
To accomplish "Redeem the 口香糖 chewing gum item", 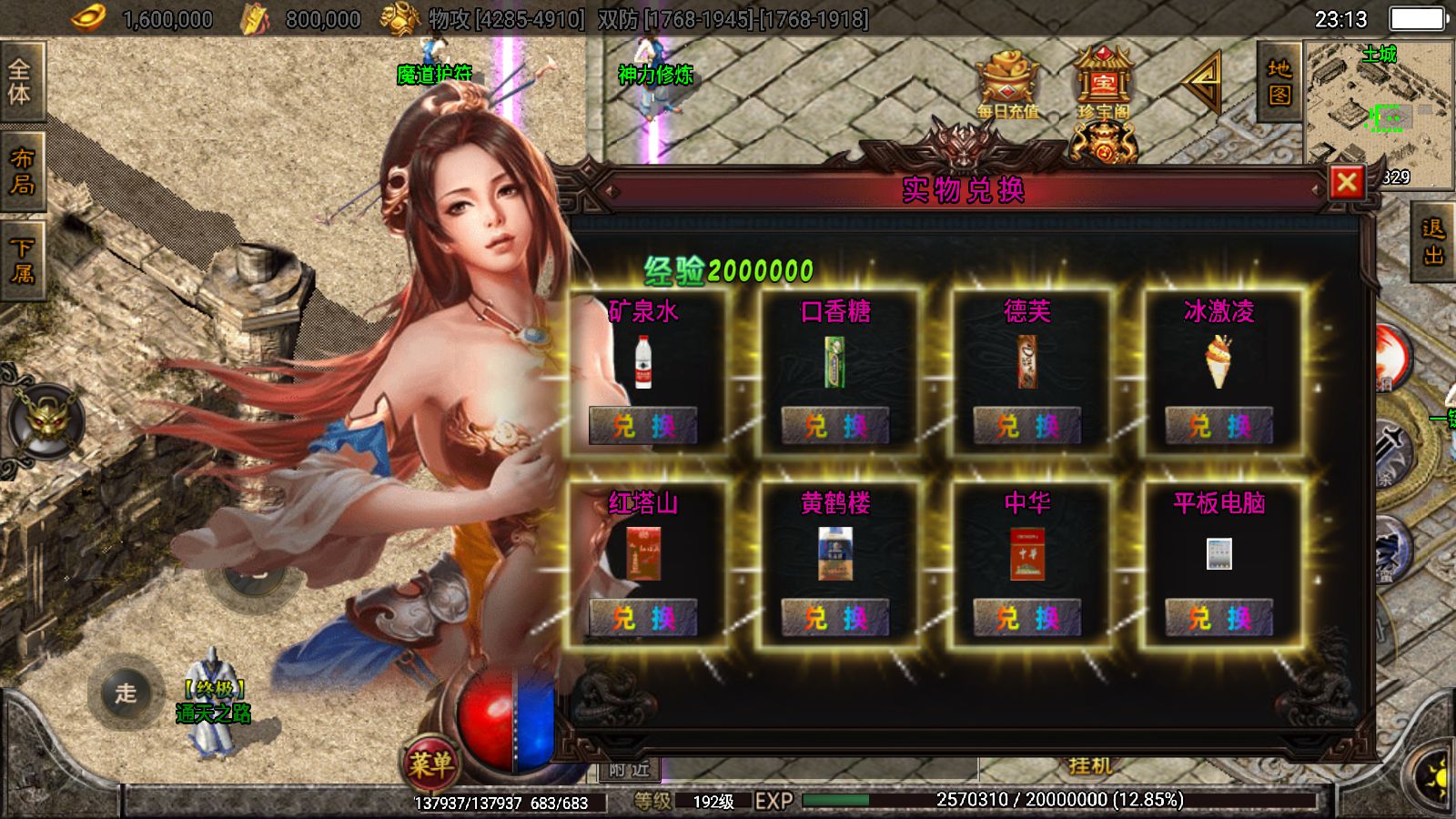I will [x=835, y=426].
